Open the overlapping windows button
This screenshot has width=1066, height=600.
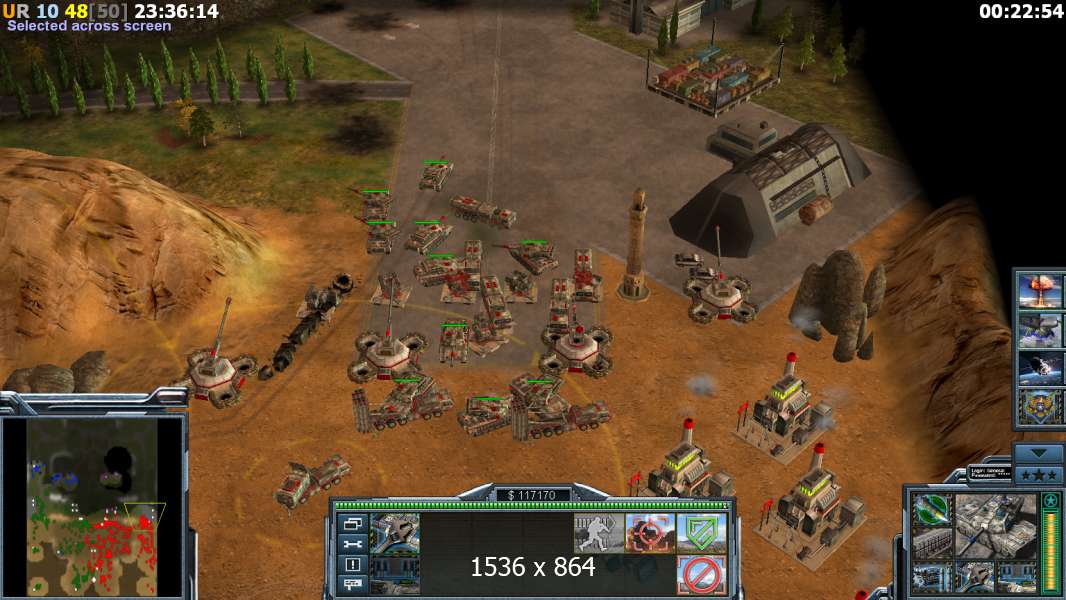(353, 523)
